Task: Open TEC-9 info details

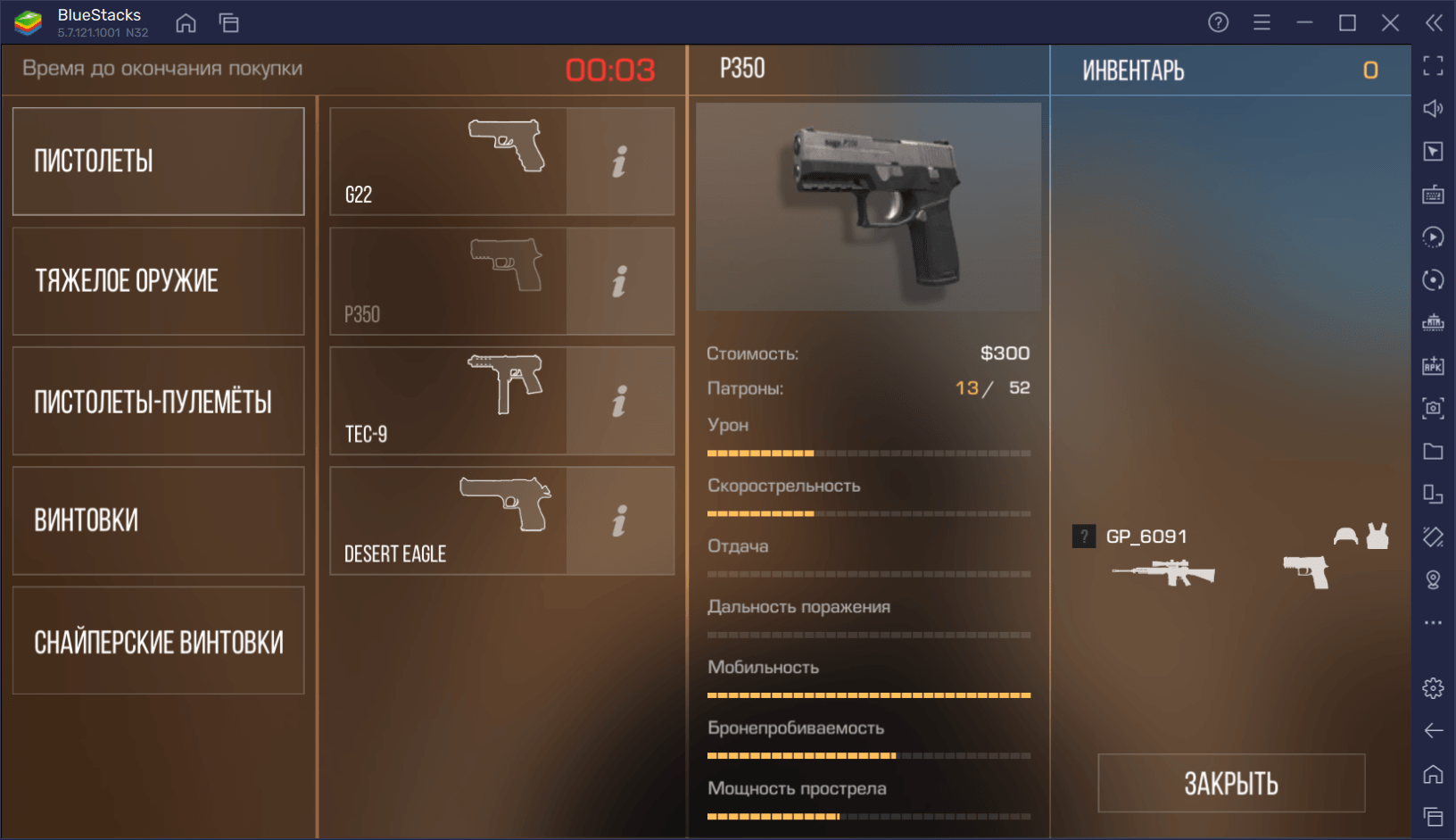Action: (620, 401)
